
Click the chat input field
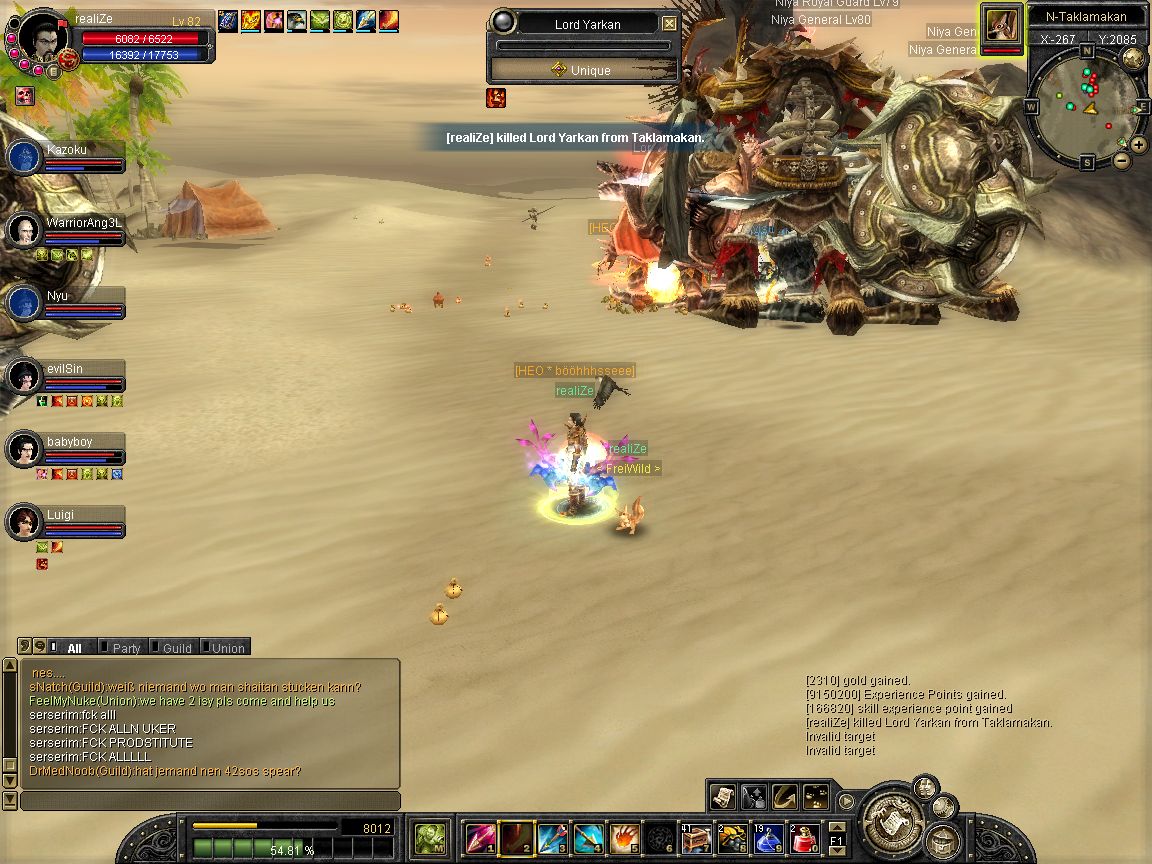point(210,801)
